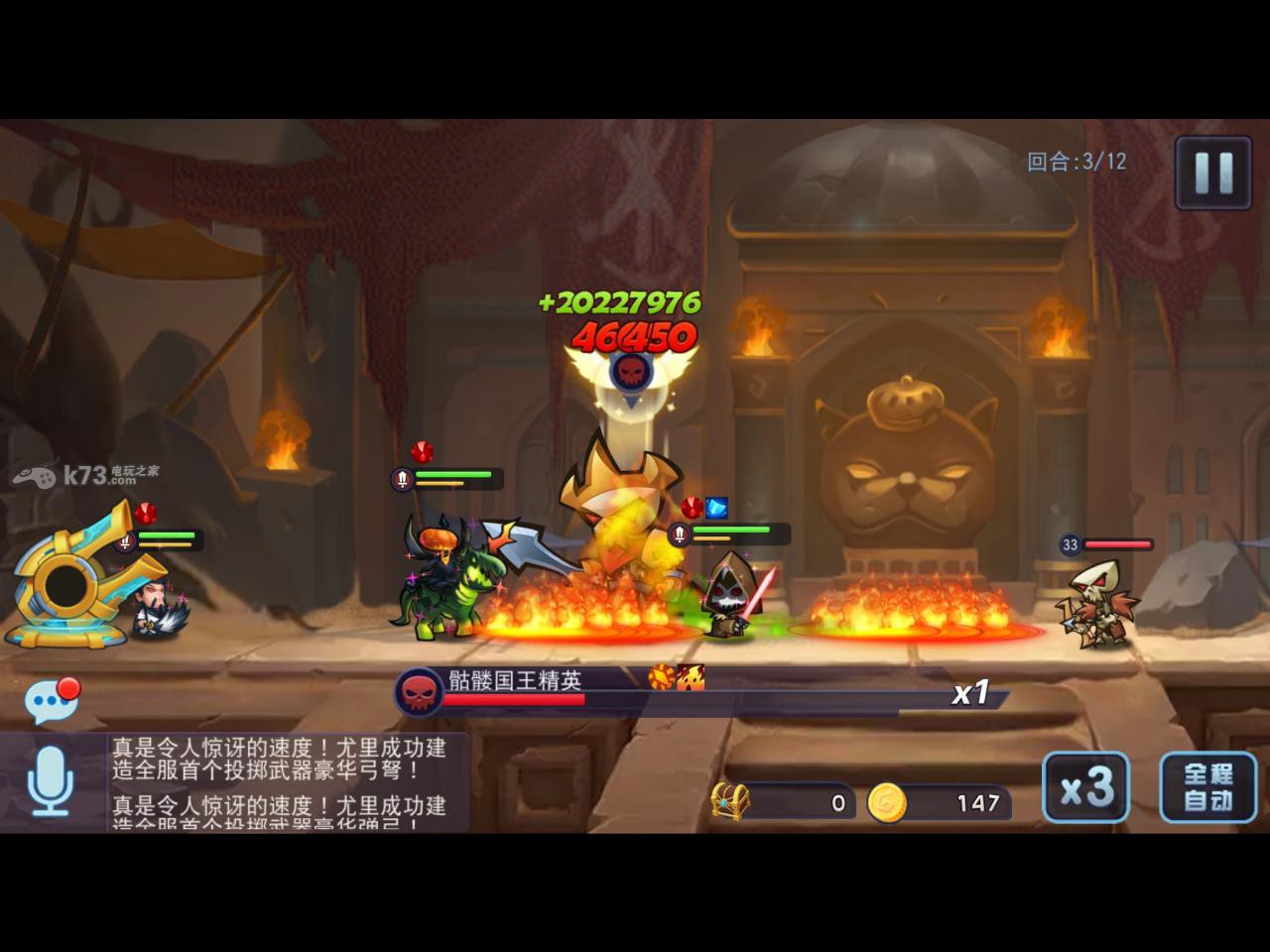Open the chat bubble messages
This screenshot has height=952, width=1270.
click(50, 701)
